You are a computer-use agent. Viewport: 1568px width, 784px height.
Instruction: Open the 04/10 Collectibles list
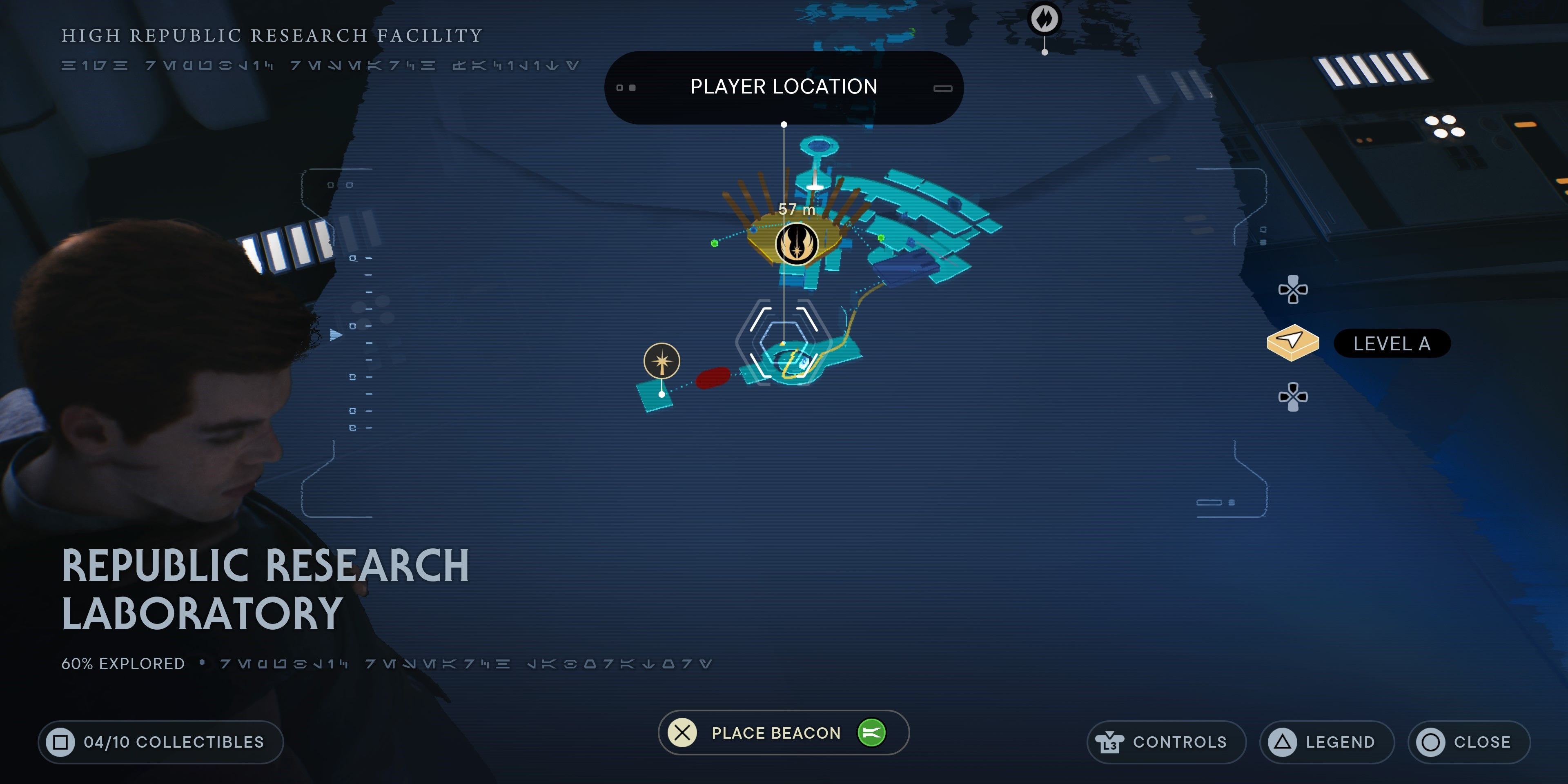click(161, 742)
